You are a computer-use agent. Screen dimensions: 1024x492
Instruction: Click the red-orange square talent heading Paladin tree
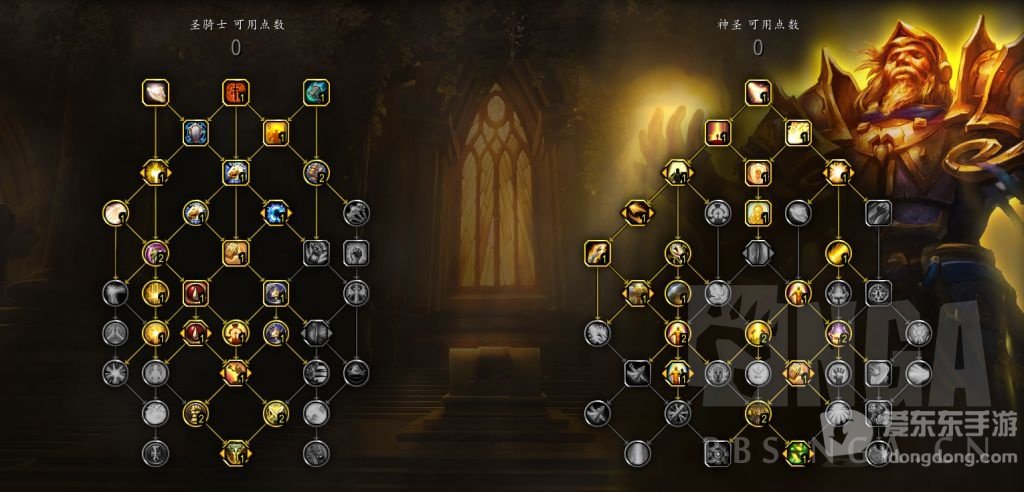pyautogui.click(x=235, y=92)
